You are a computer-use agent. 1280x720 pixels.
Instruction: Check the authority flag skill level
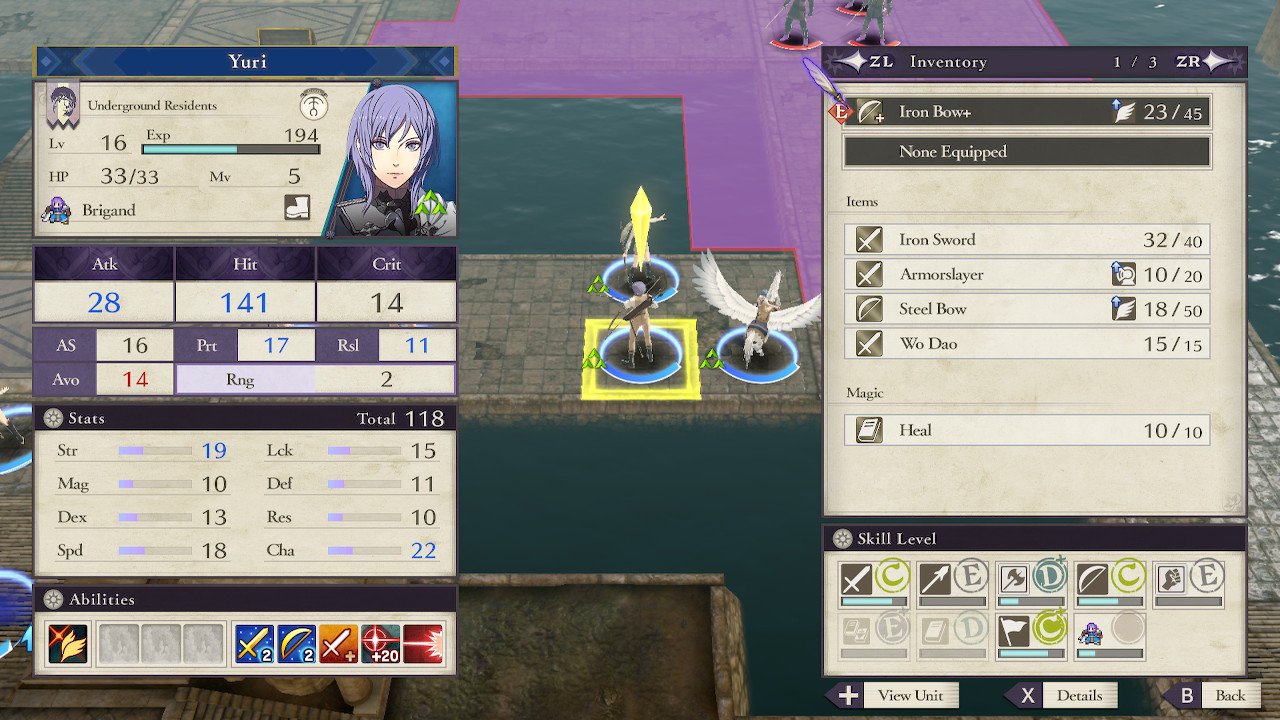coord(1015,631)
